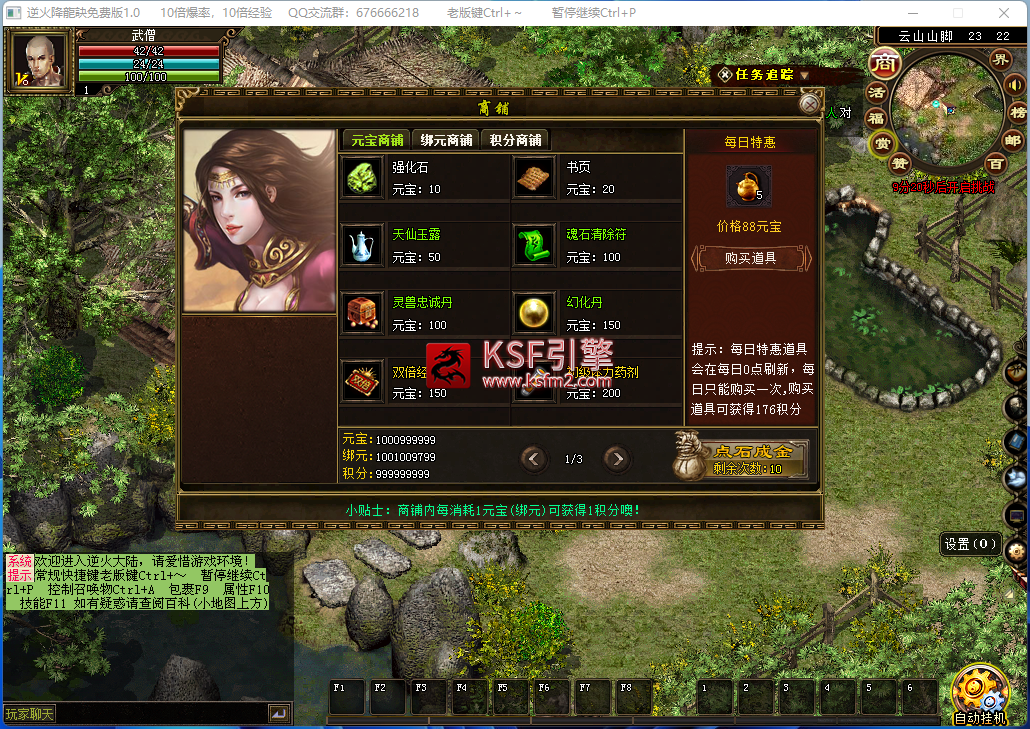The image size is (1030, 729).
Task: Open the 商 shop icon by minimap
Action: [x=883, y=63]
